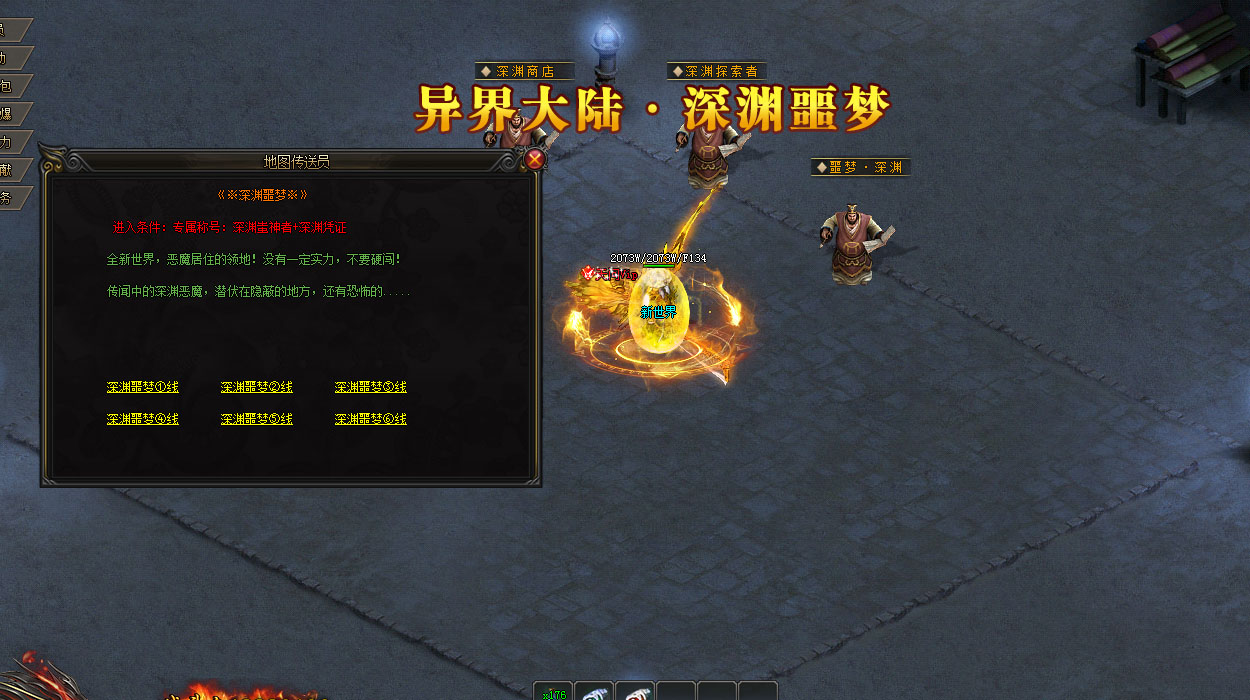The image size is (1250, 700).
Task: Use the green potion hotbar slot
Action: tap(594, 692)
